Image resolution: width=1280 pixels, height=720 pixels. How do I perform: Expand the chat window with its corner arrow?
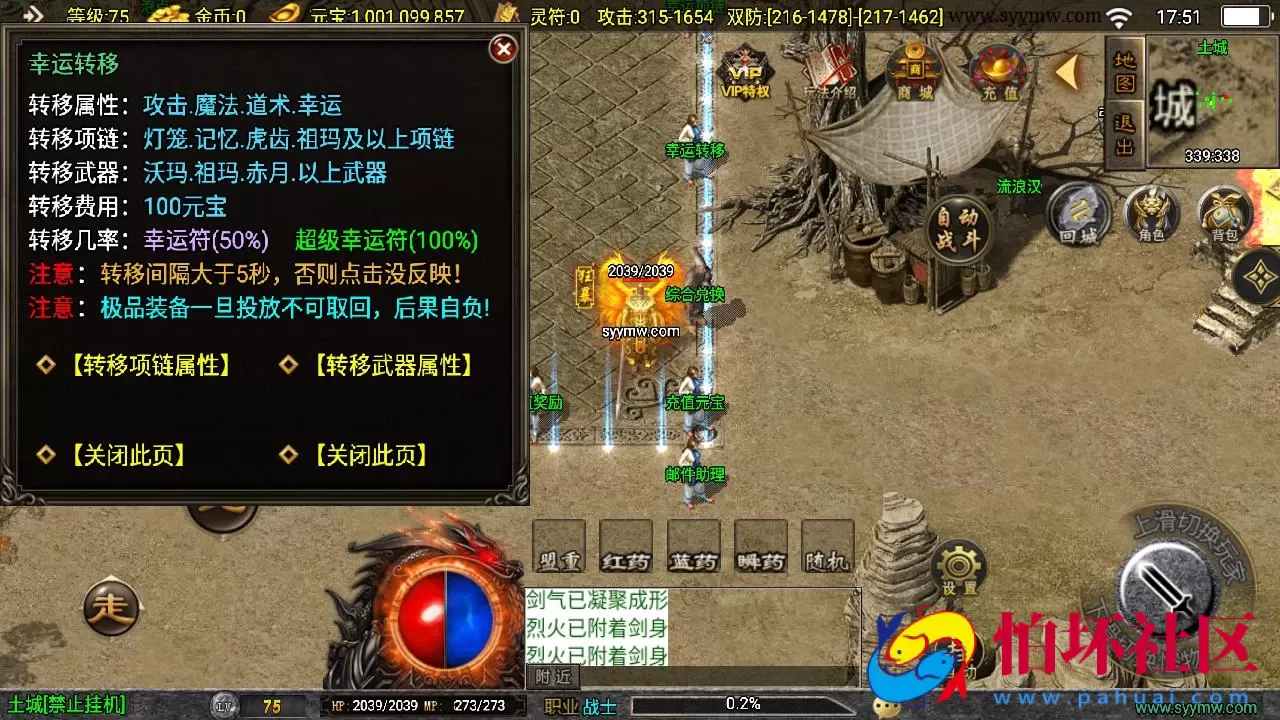click(x=855, y=592)
